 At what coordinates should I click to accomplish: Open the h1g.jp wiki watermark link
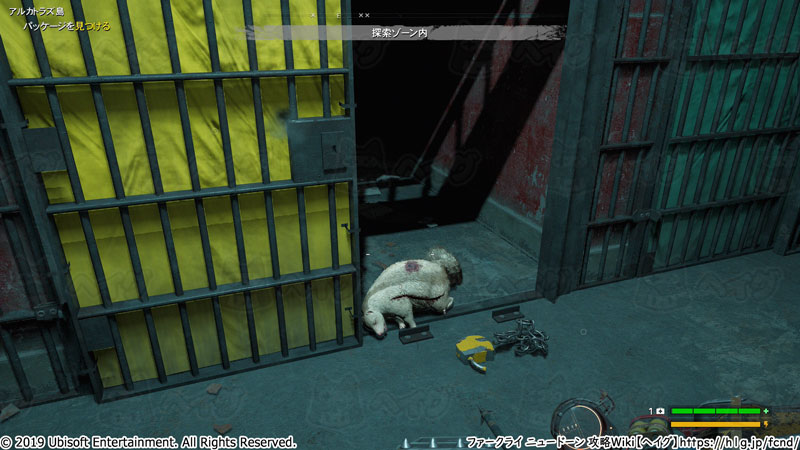pos(742,441)
